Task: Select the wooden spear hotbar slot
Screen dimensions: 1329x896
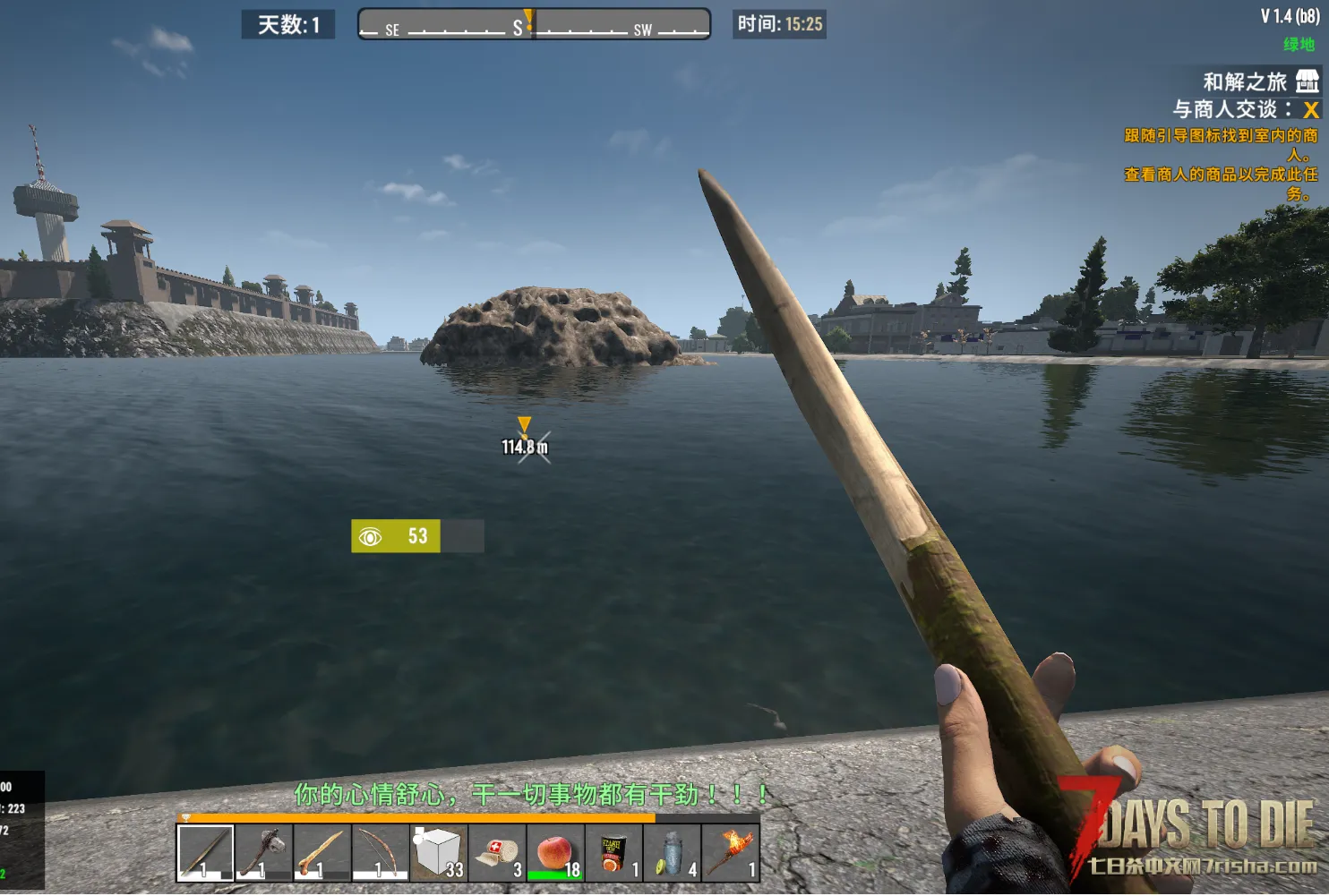Action: (205, 853)
